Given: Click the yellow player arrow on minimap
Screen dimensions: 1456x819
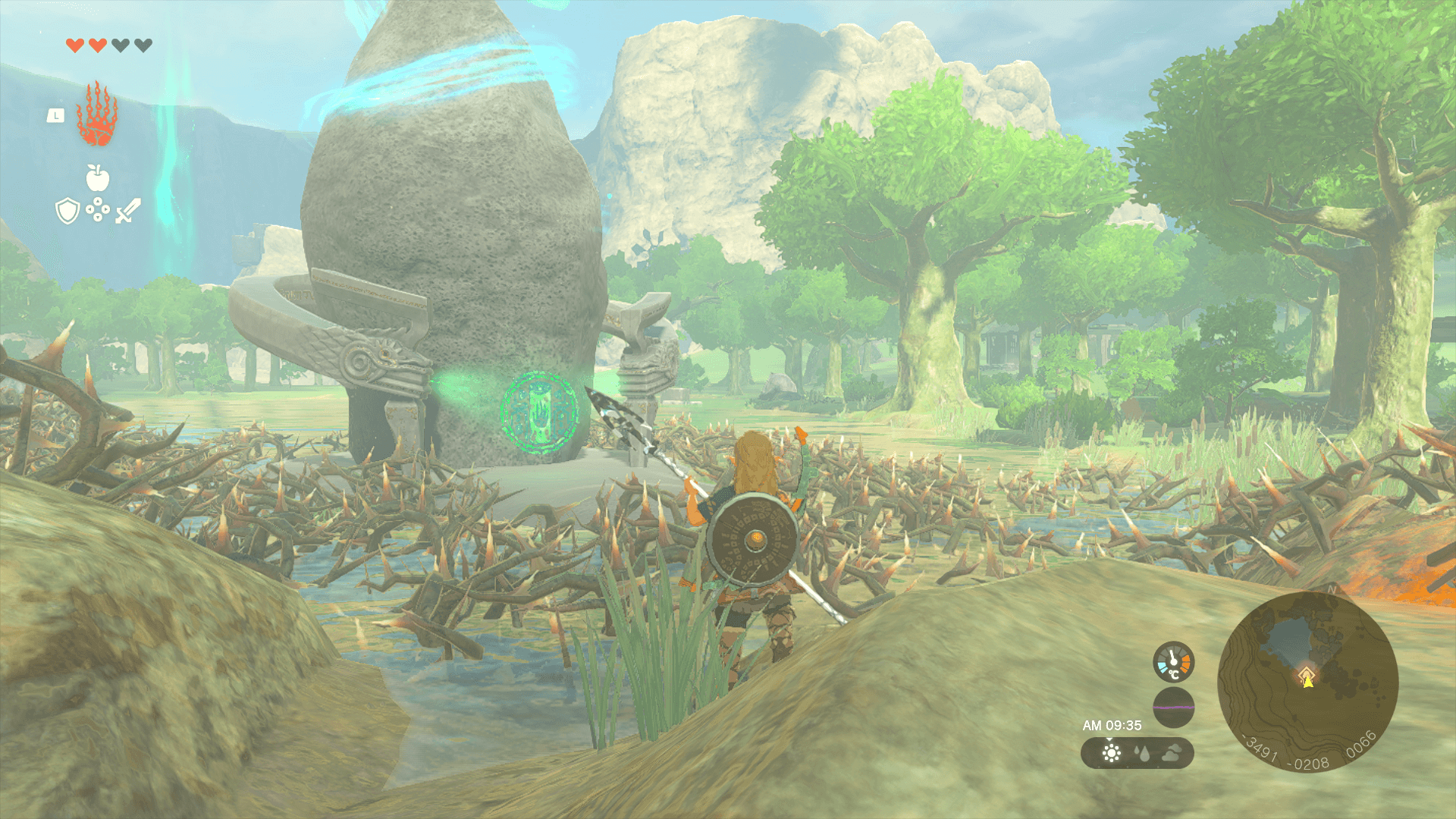Looking at the screenshot, I should (1307, 682).
